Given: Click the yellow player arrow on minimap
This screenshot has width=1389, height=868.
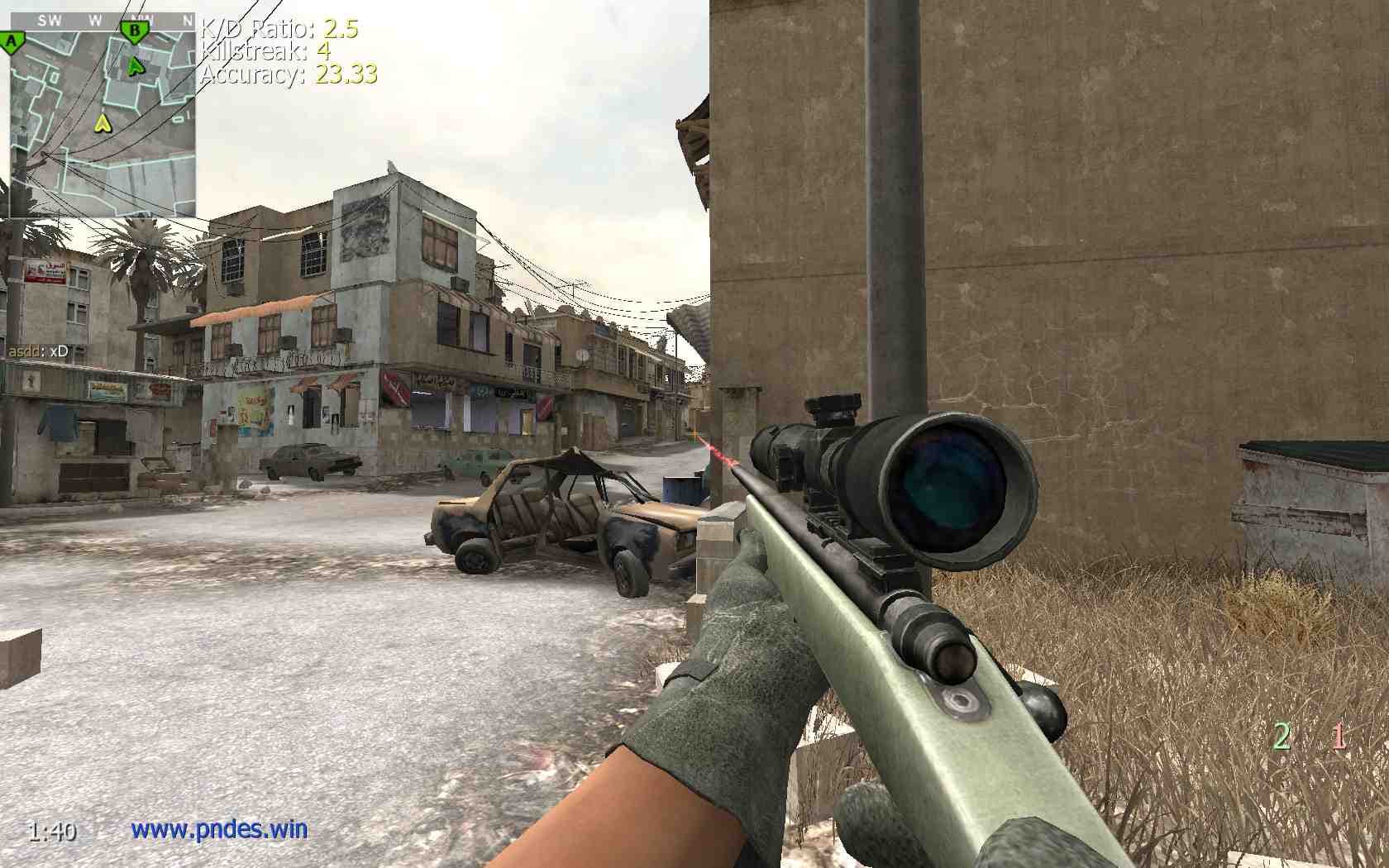Looking at the screenshot, I should coord(103,123).
